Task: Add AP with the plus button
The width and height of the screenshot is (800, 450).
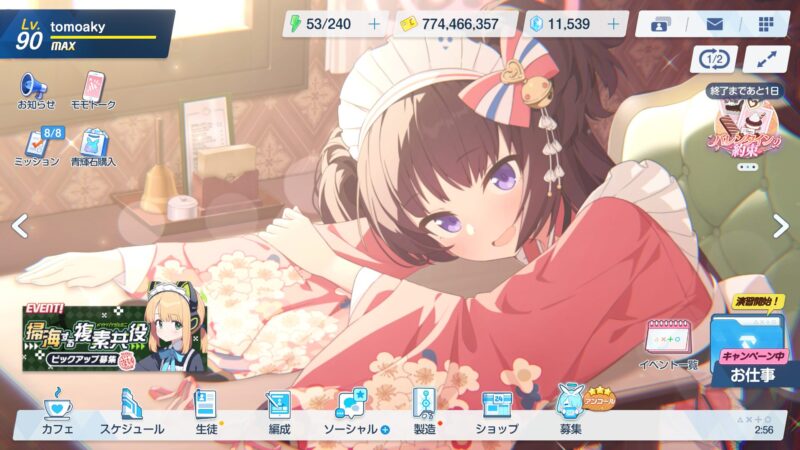Action: click(x=375, y=23)
